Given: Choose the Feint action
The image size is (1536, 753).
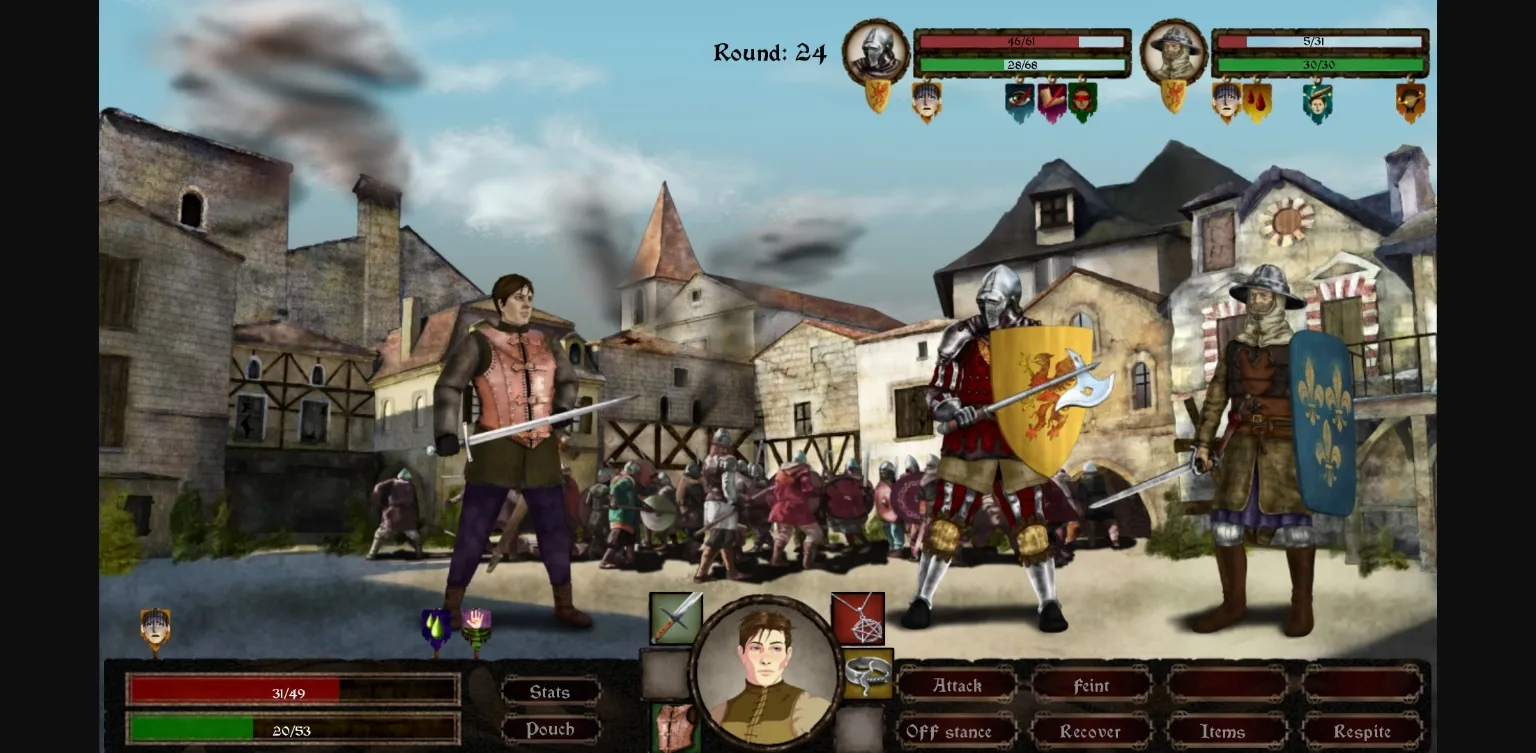Looking at the screenshot, I should pyautogui.click(x=1091, y=686).
